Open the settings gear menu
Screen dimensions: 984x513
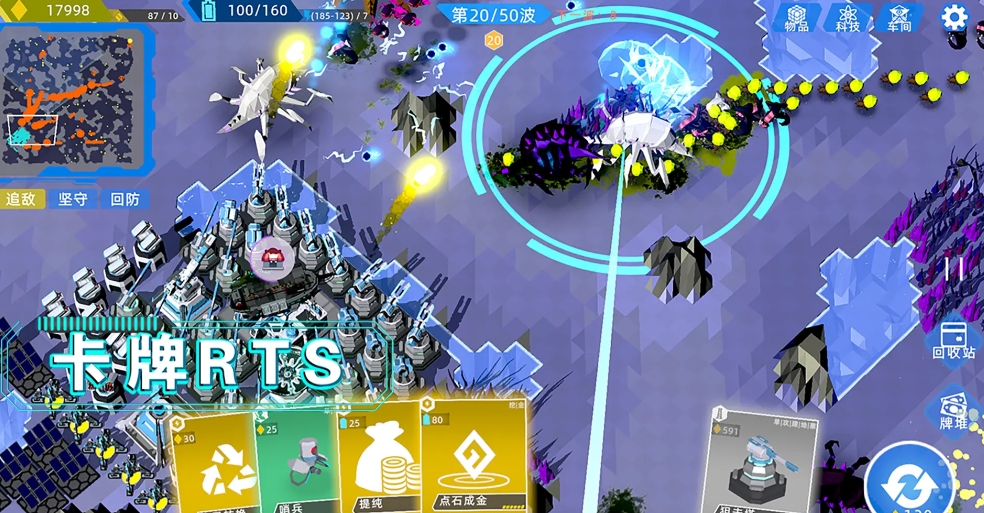[x=954, y=17]
